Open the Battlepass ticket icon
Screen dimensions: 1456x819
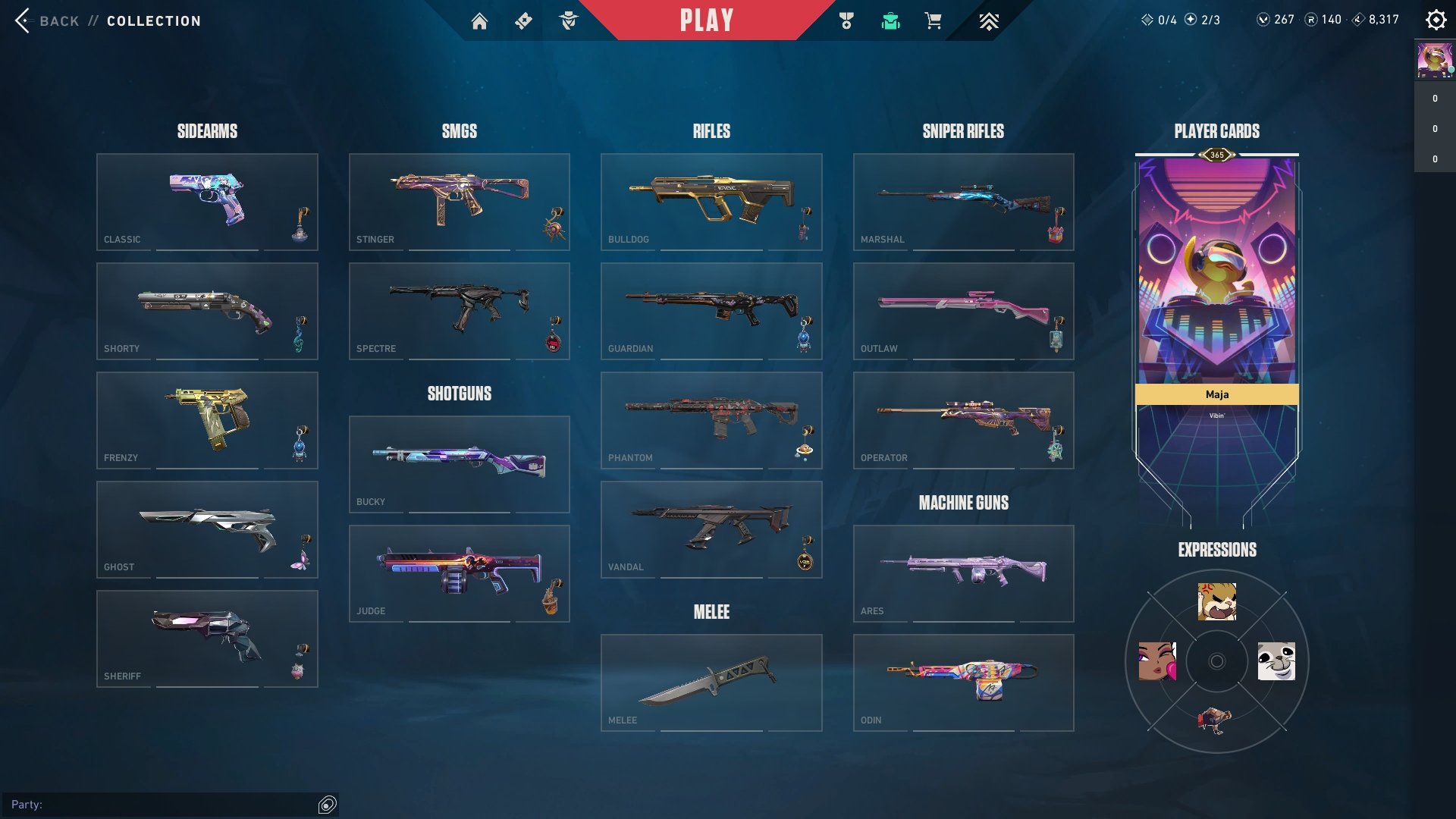524,21
